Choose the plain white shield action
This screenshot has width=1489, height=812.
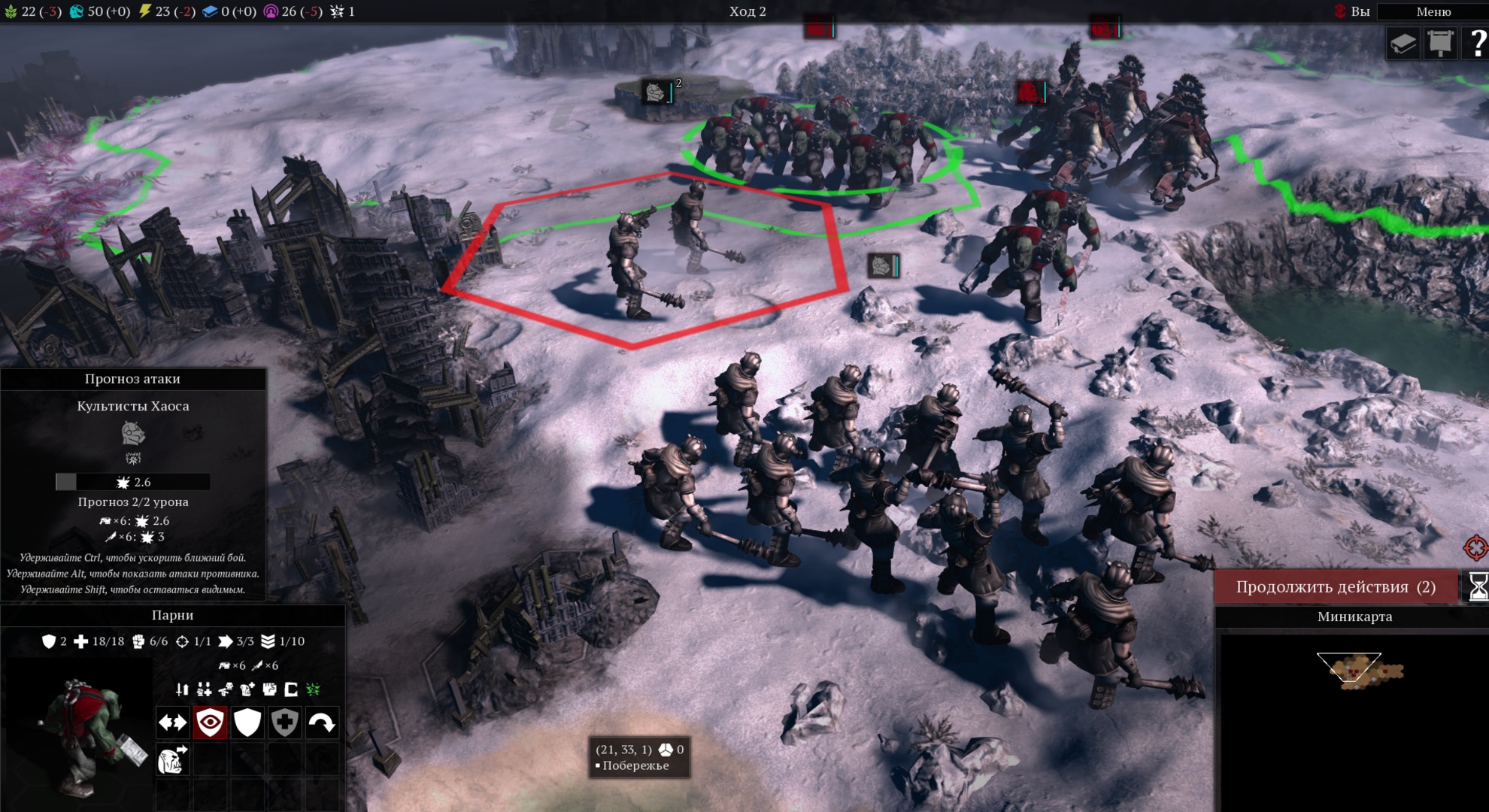[247, 723]
